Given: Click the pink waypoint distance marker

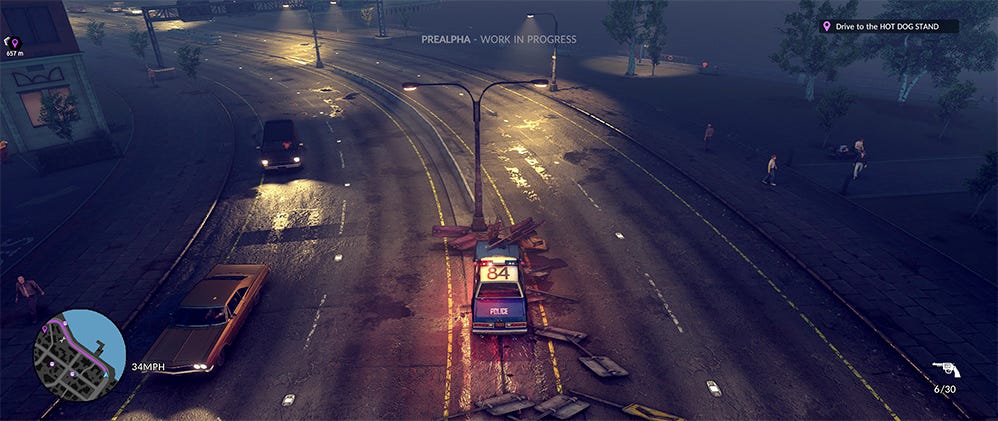Looking at the screenshot, I should click(x=14, y=43).
